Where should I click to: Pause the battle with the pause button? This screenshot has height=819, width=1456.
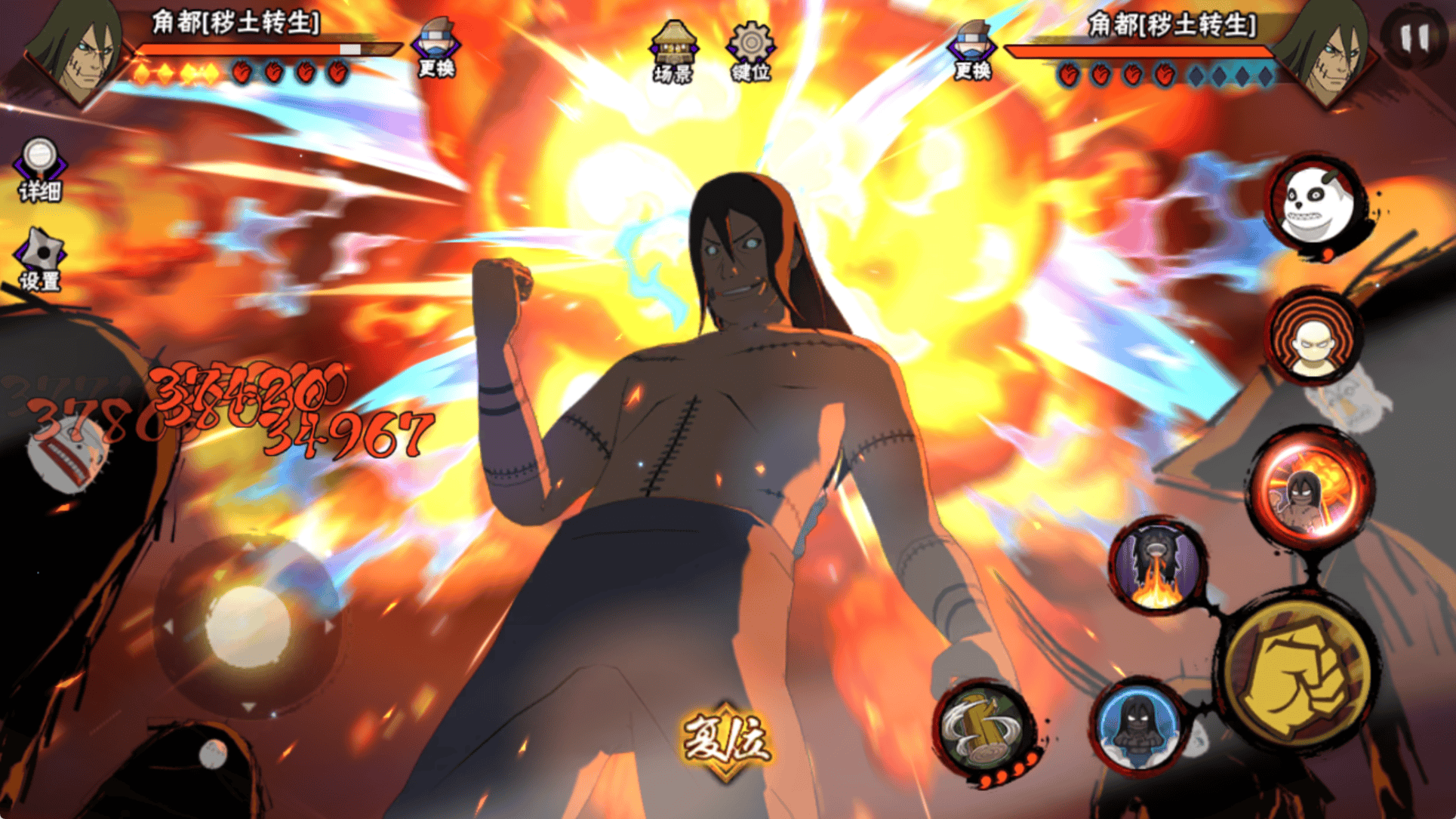pyautogui.click(x=1413, y=35)
